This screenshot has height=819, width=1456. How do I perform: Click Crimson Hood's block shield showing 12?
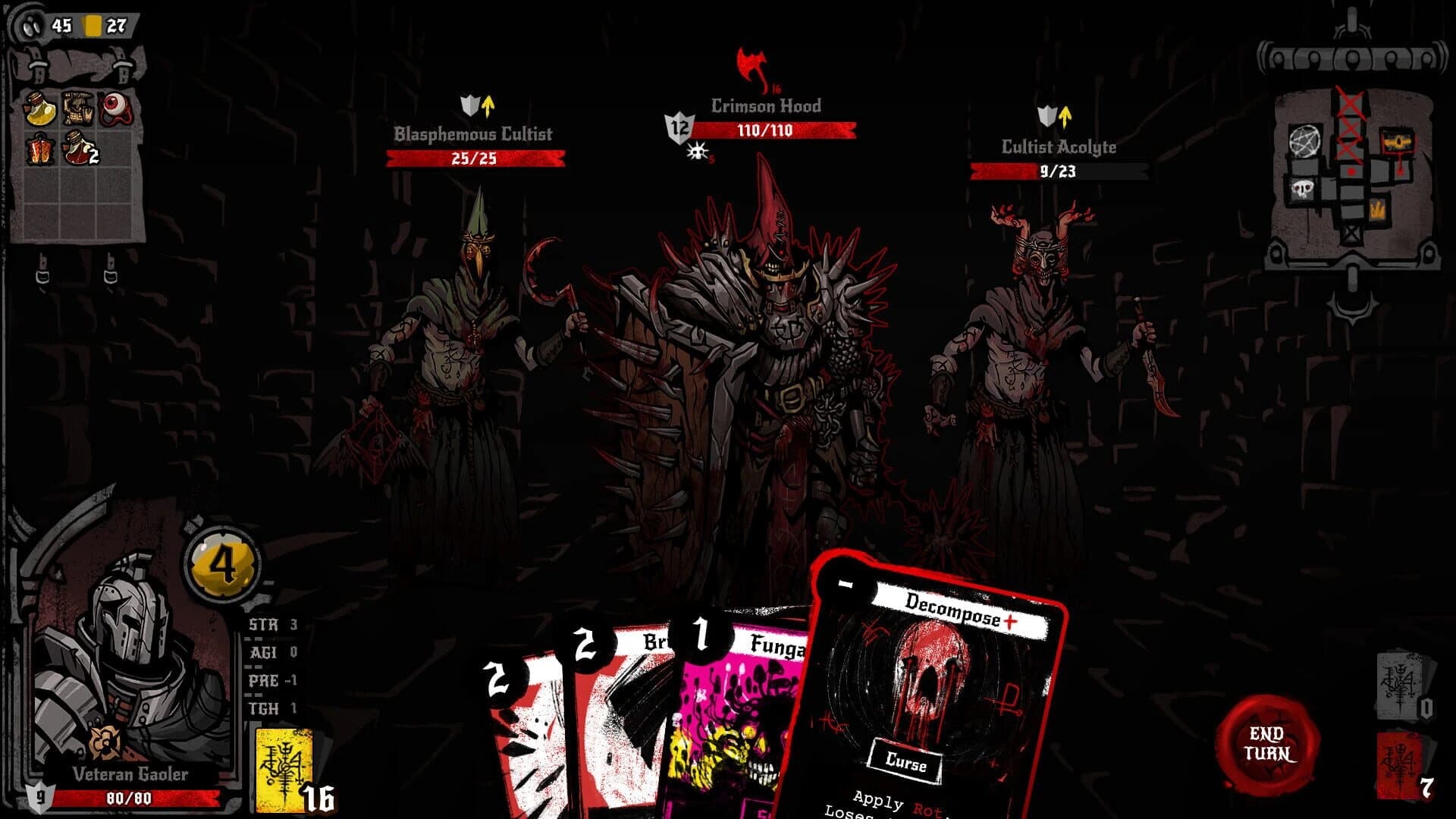coord(680,128)
